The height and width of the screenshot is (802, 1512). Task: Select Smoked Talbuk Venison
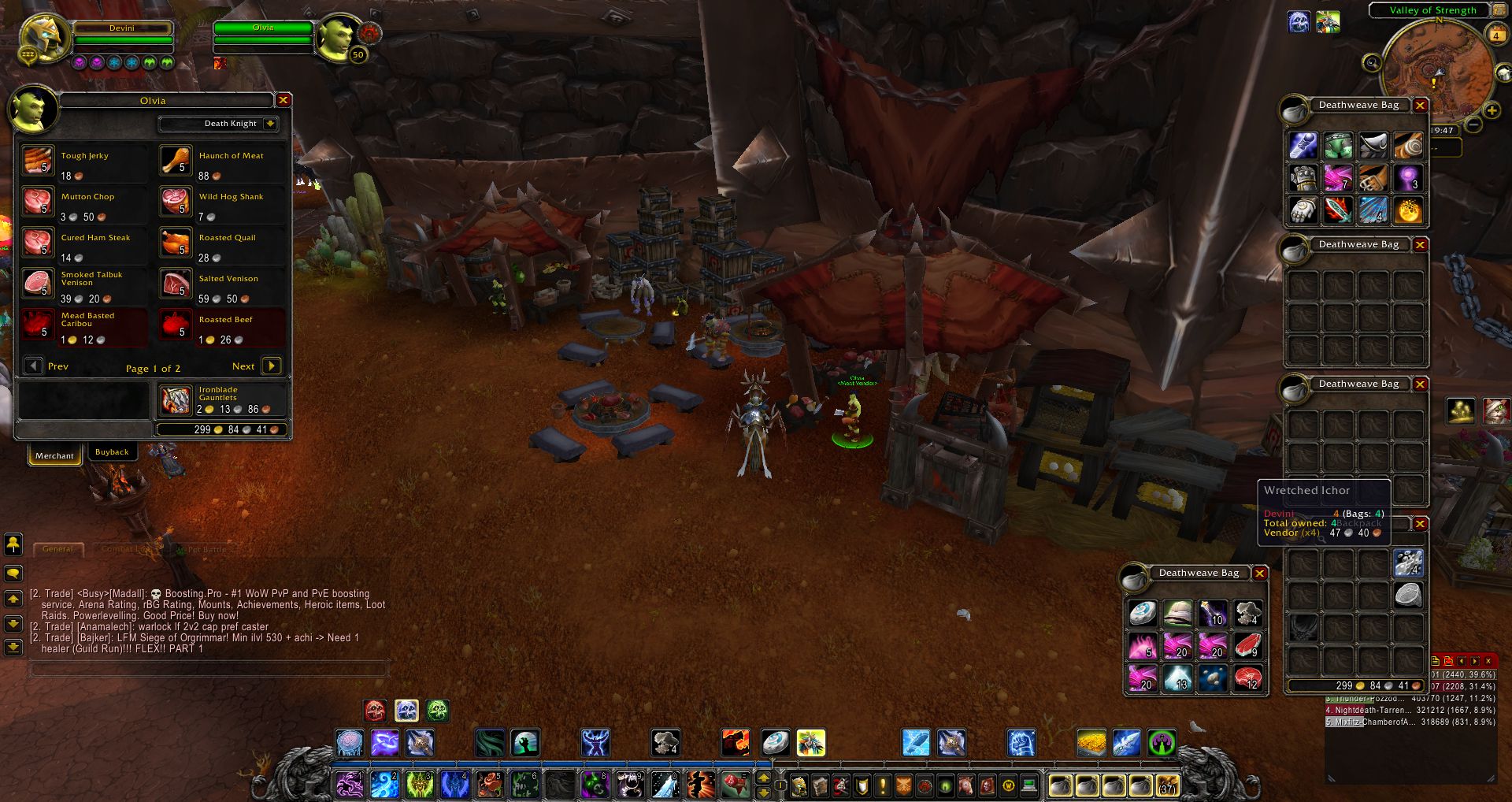(38, 283)
